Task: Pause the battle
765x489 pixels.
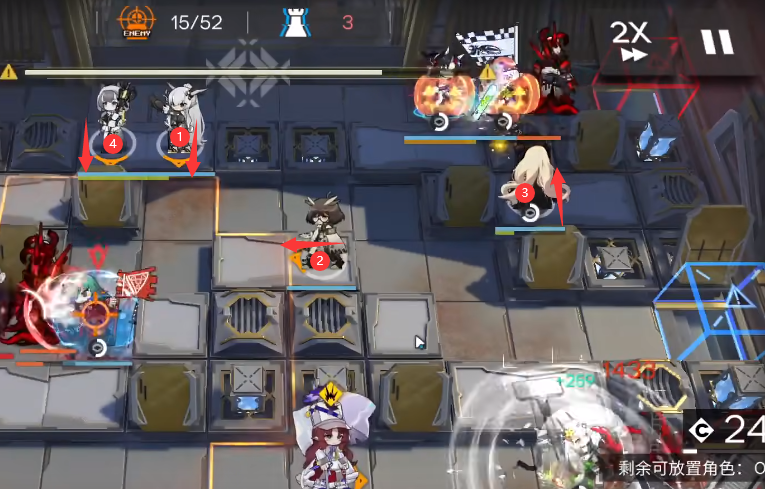Action: (x=716, y=42)
